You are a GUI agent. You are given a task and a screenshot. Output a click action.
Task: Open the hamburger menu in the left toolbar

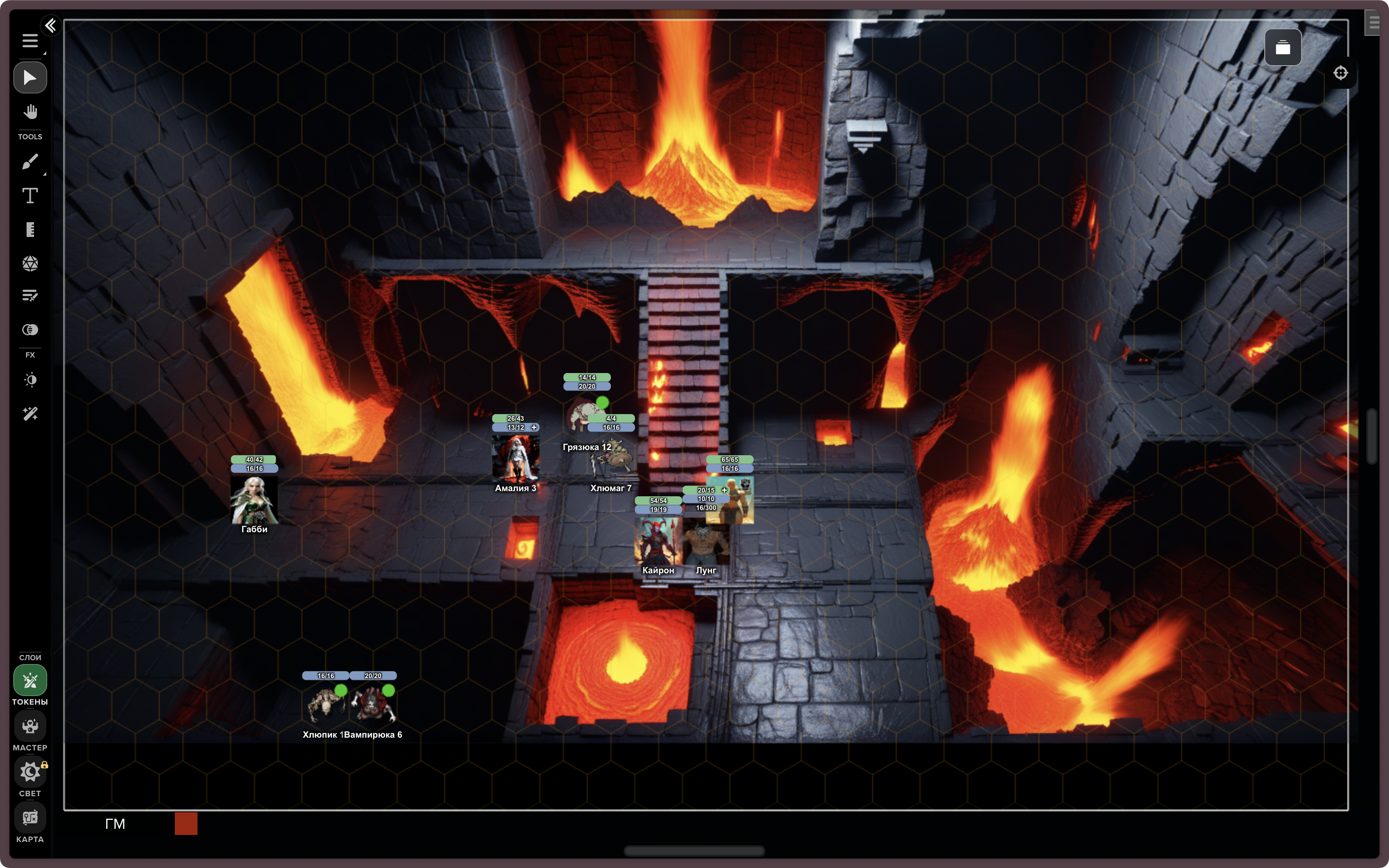tap(30, 41)
